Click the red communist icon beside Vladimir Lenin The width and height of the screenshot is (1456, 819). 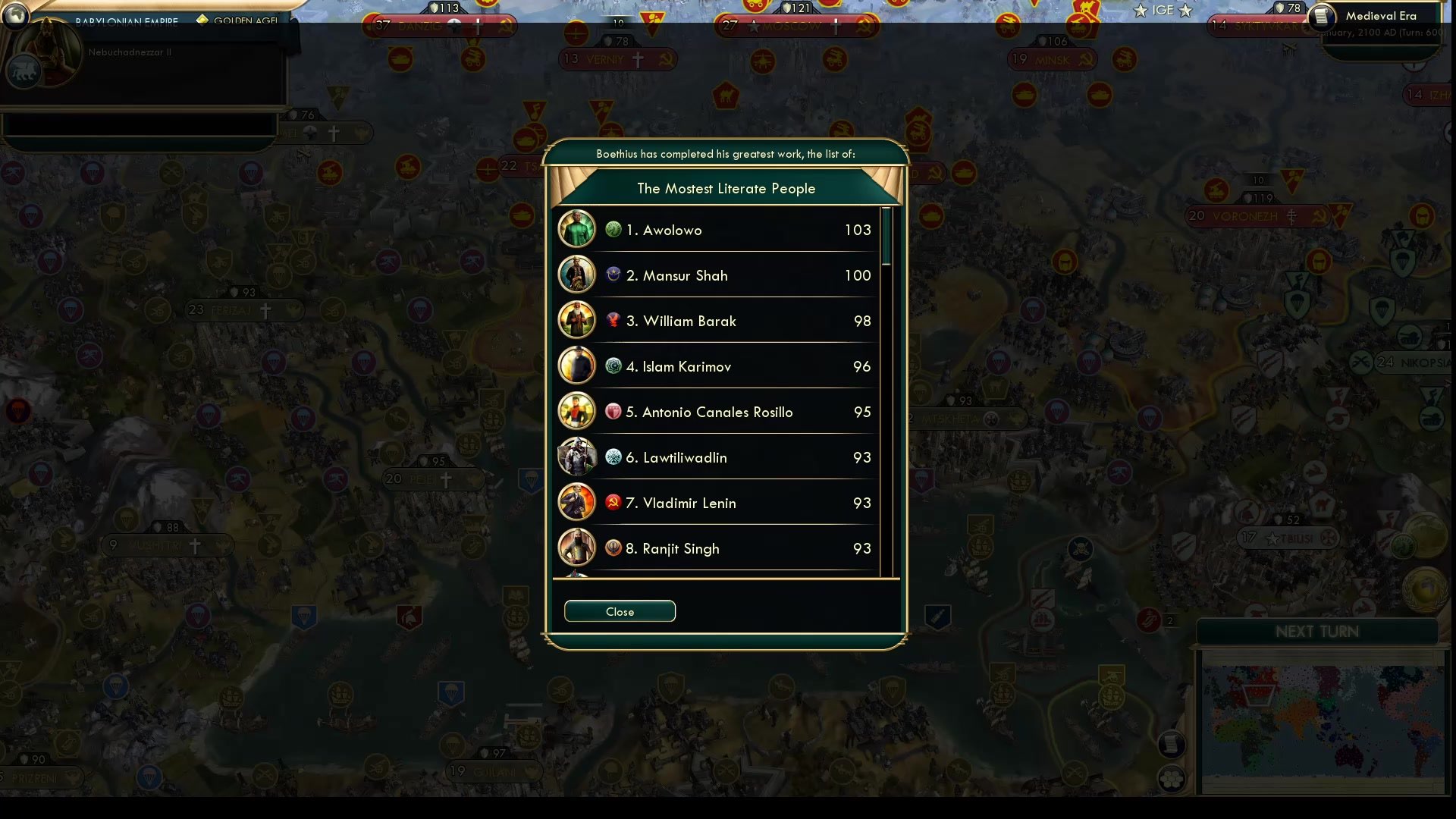tap(612, 502)
